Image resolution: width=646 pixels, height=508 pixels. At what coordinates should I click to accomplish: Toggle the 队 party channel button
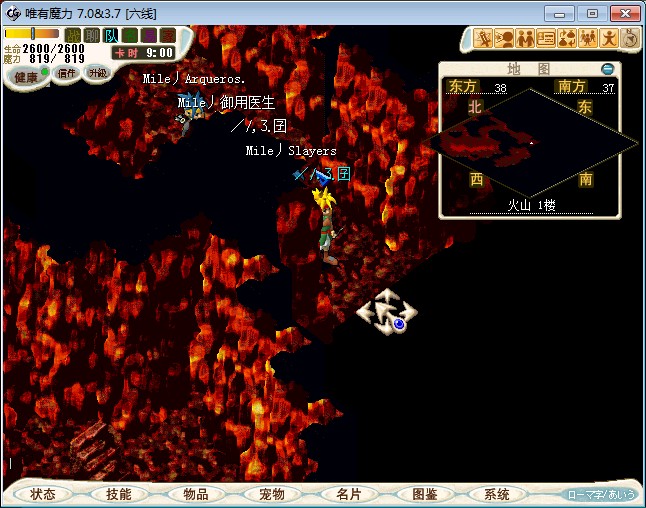click(x=111, y=36)
